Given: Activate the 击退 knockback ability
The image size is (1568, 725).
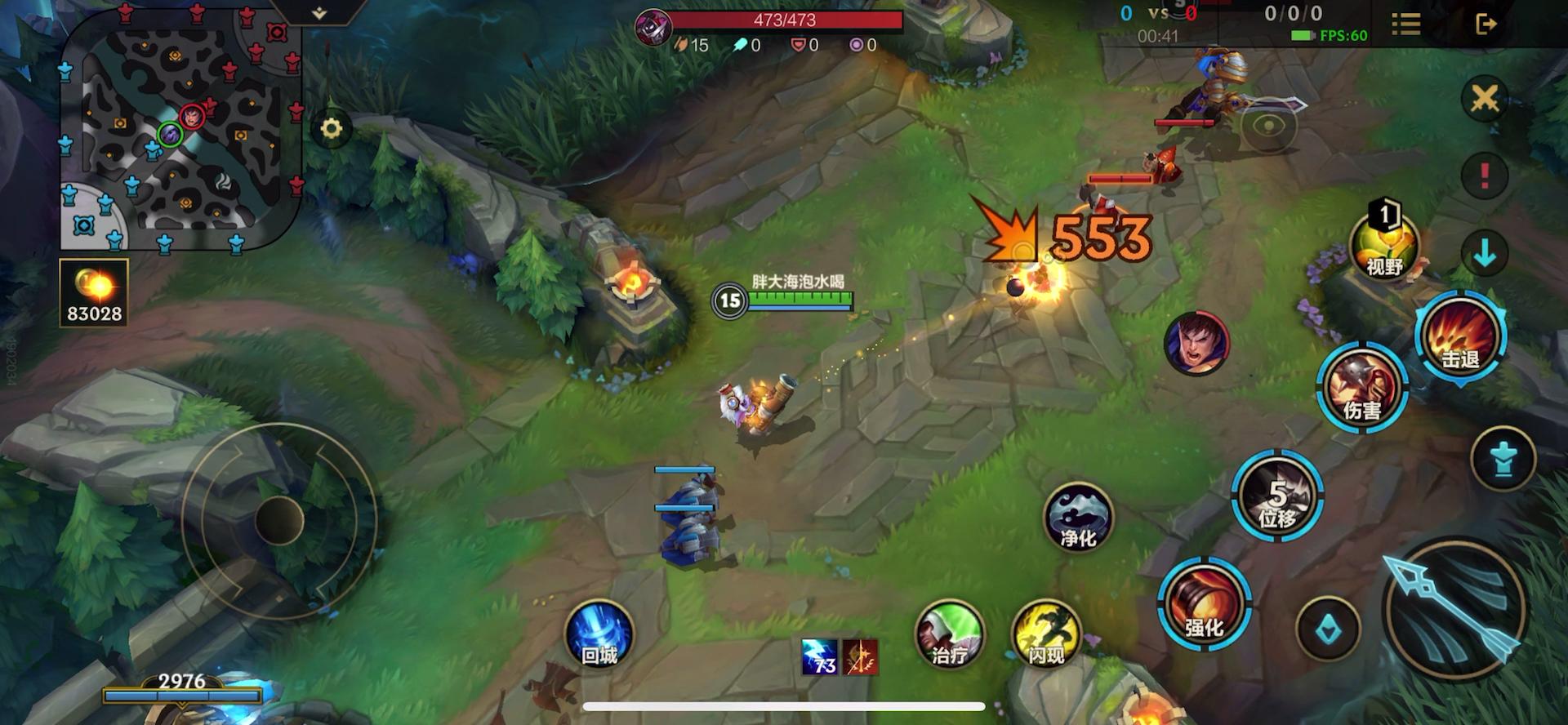Looking at the screenshot, I should (1460, 336).
